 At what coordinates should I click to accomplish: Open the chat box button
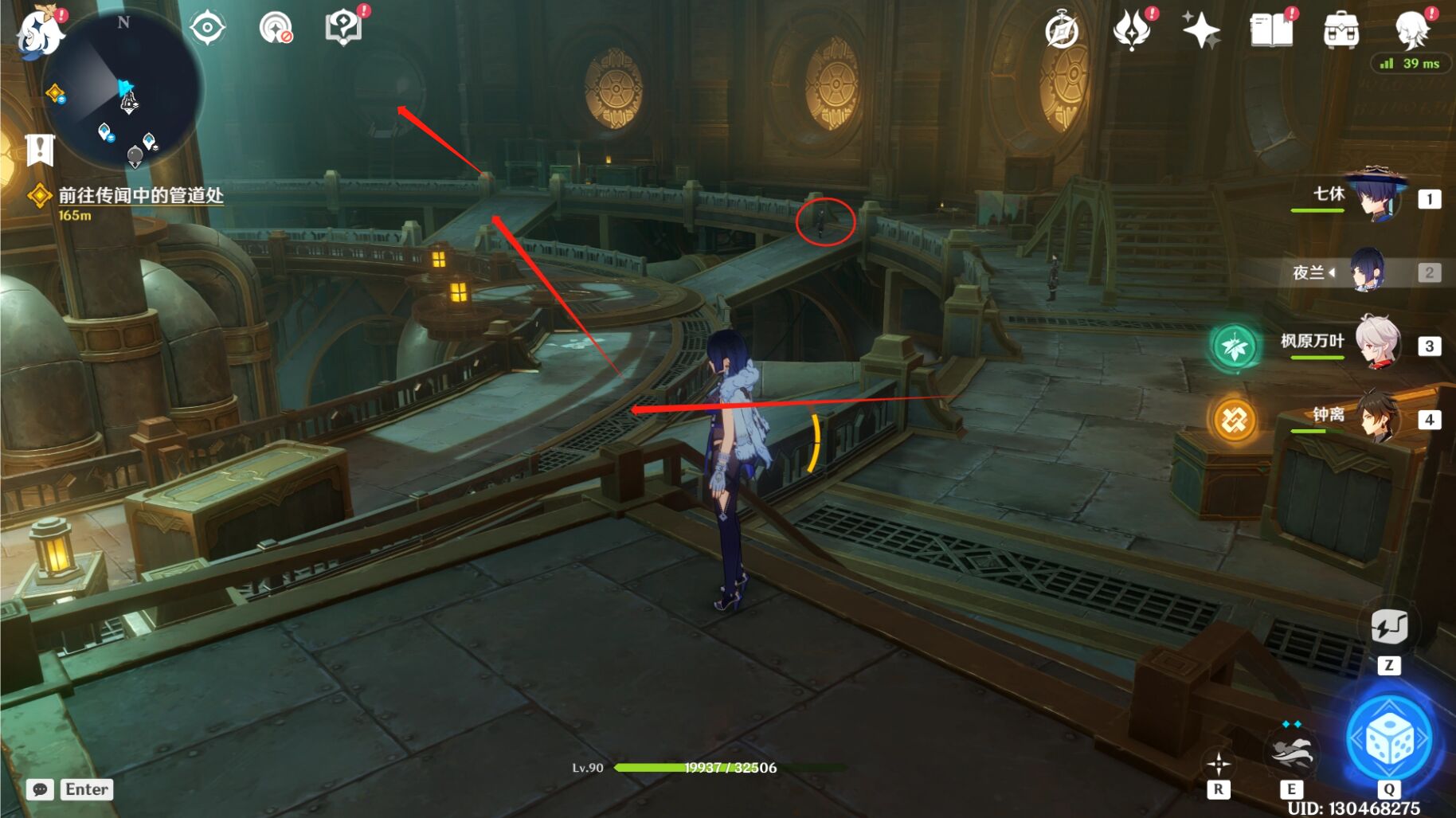click(x=40, y=789)
